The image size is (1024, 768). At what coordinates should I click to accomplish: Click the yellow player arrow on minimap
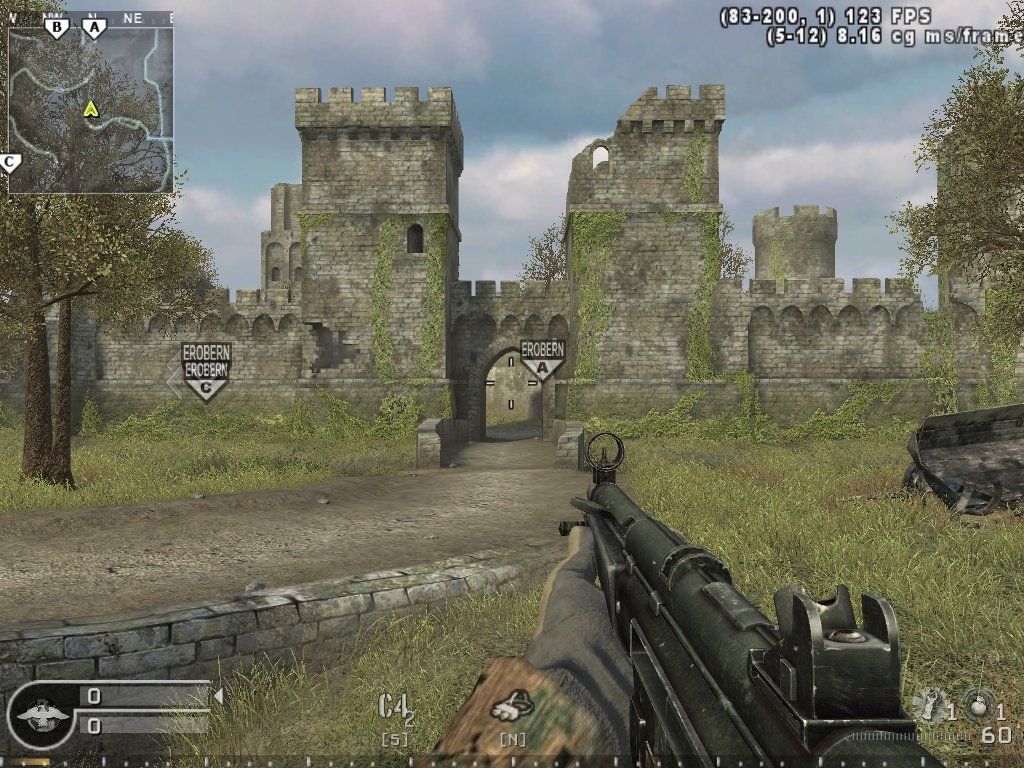91,108
